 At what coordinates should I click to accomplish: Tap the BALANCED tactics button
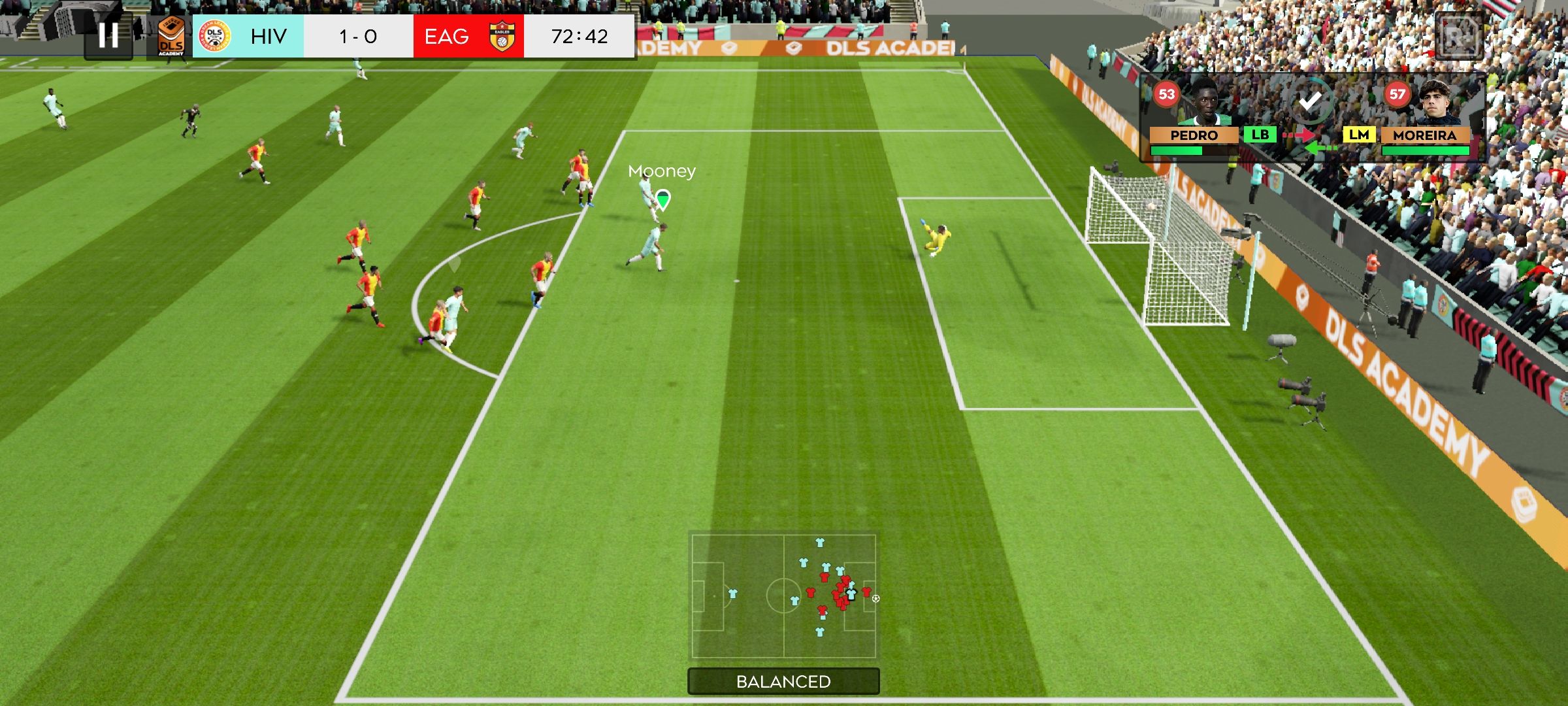coord(783,681)
